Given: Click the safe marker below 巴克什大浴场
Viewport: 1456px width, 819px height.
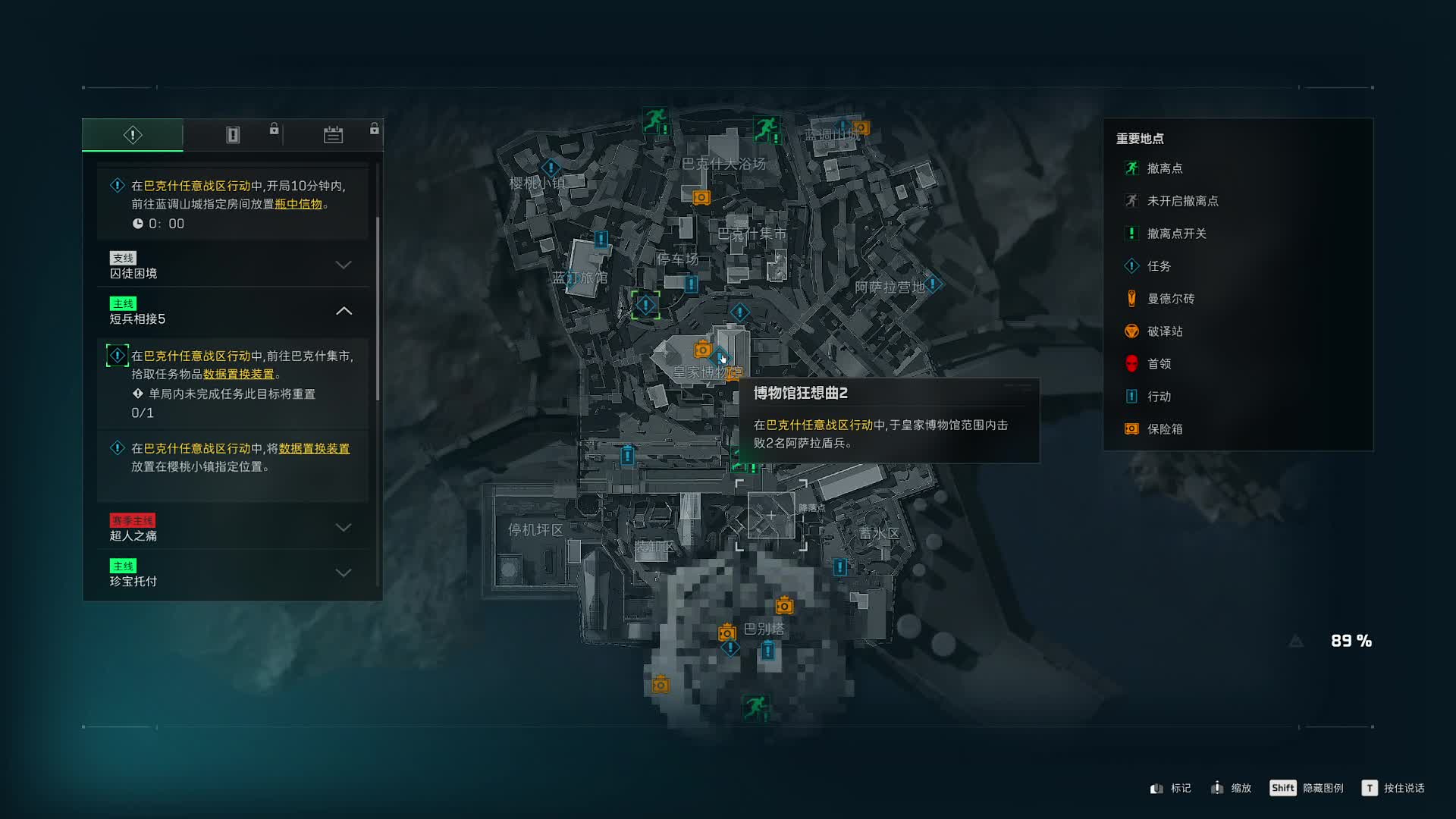Looking at the screenshot, I should point(701,198).
